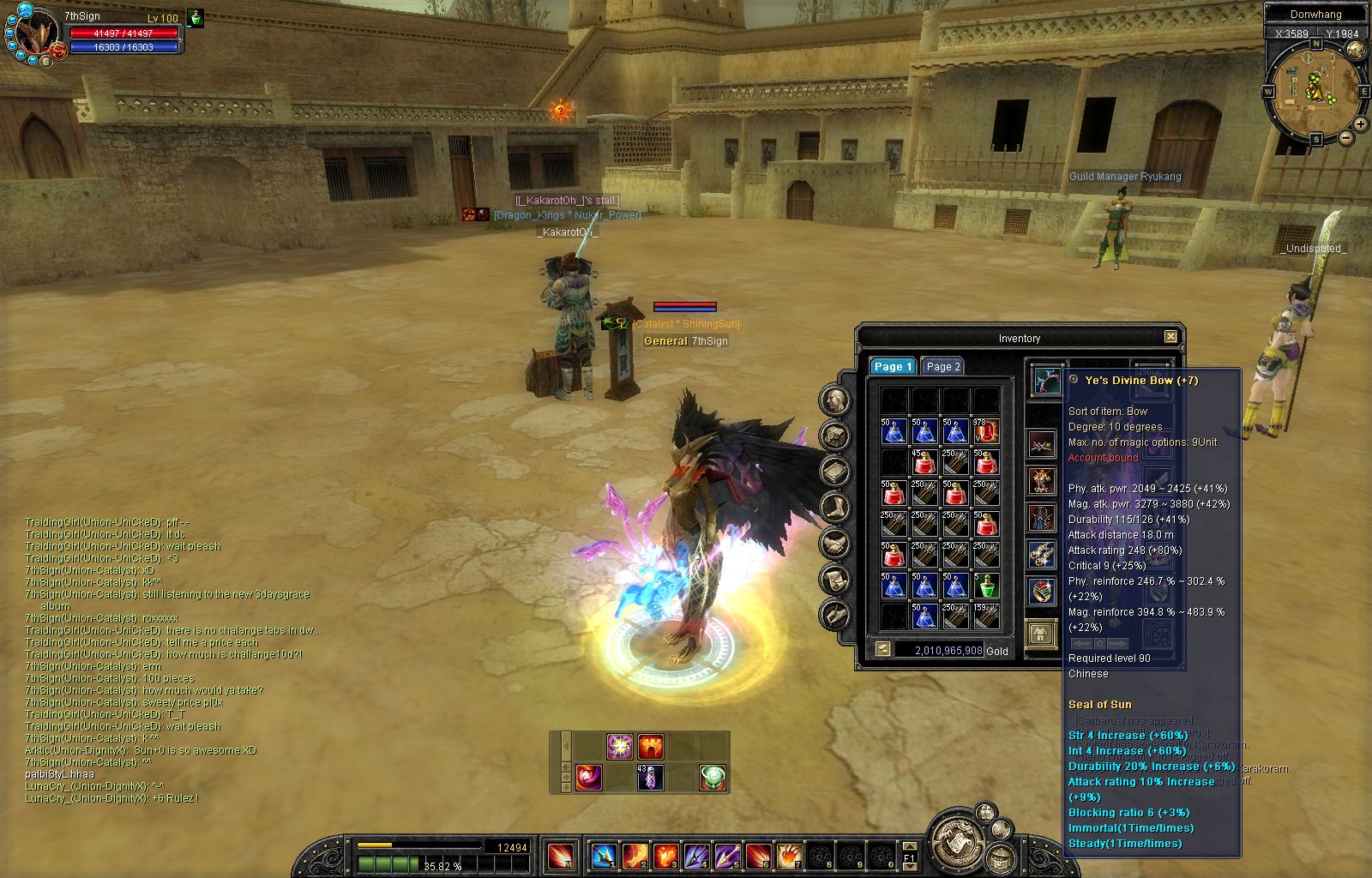The image size is (1372, 878).
Task: Close the Inventory window
Action: click(x=1170, y=338)
